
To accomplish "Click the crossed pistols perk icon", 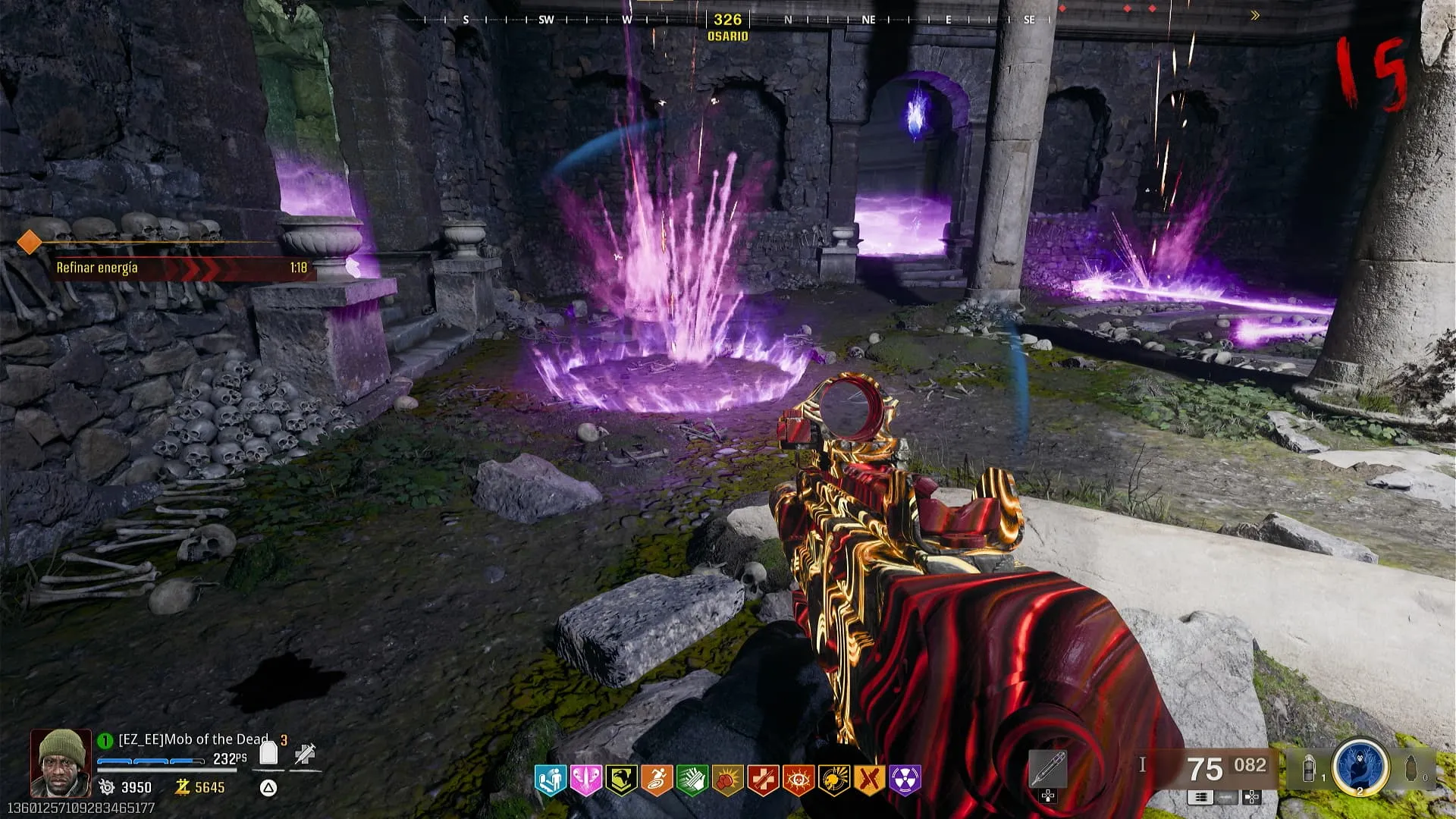I will [870, 780].
